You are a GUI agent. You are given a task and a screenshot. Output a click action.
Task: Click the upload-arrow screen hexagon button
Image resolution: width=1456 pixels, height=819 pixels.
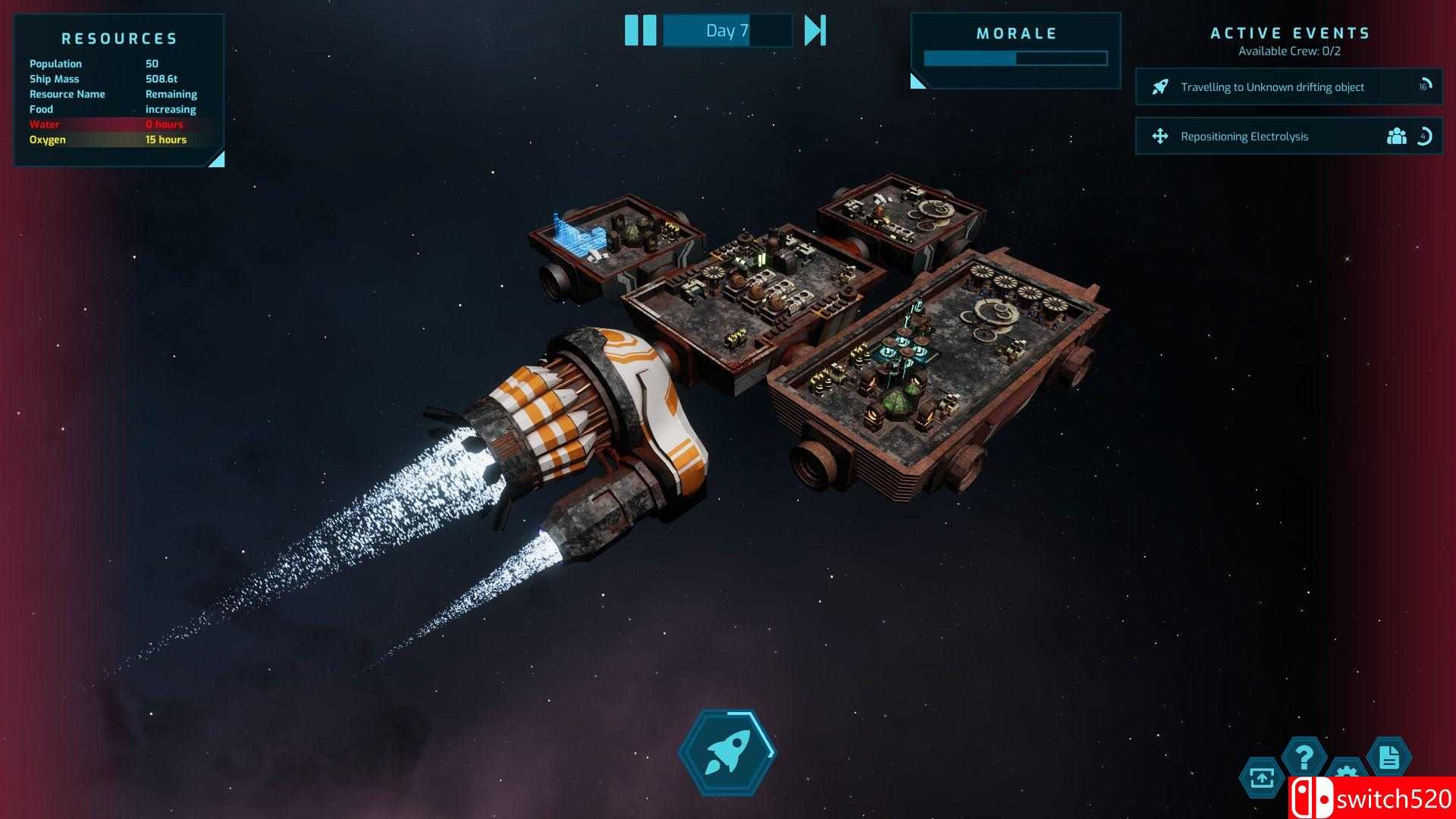coord(1262,778)
